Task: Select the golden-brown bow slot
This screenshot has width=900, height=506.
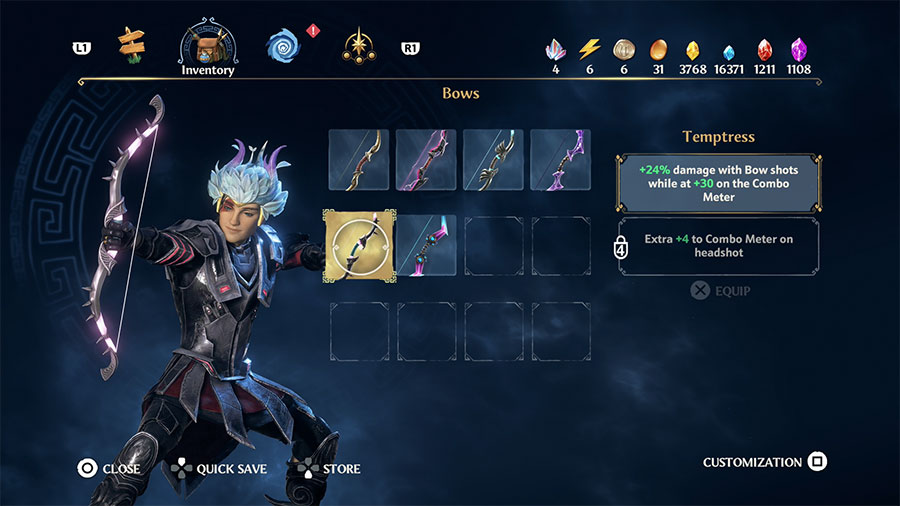Action: (359, 160)
